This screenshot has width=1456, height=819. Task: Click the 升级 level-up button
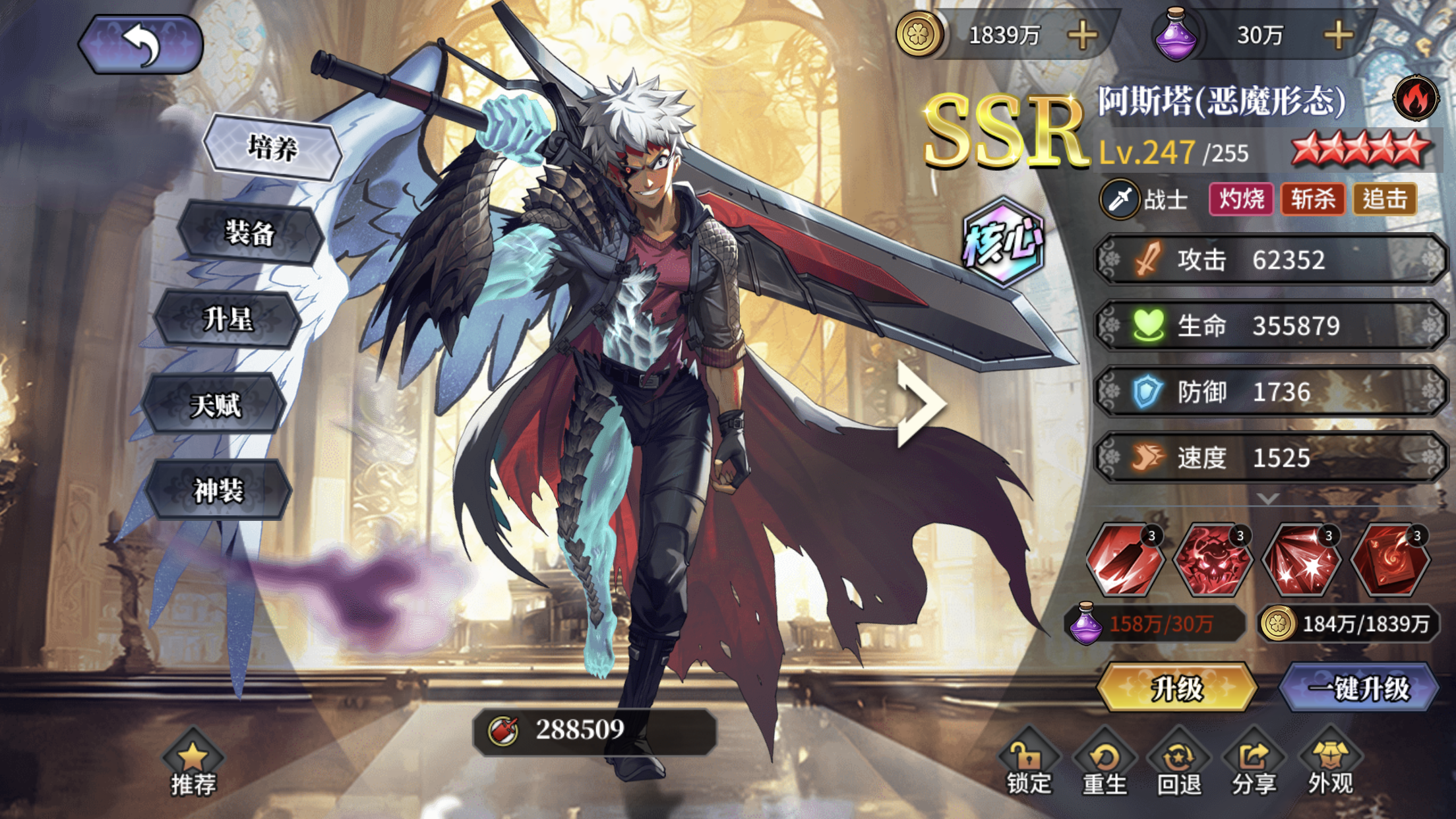tap(1177, 688)
